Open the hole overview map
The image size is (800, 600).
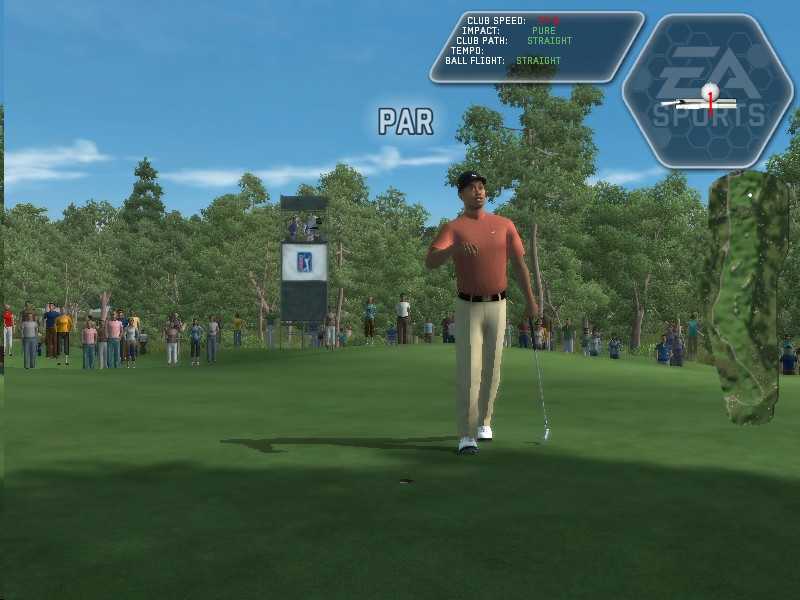(x=746, y=295)
